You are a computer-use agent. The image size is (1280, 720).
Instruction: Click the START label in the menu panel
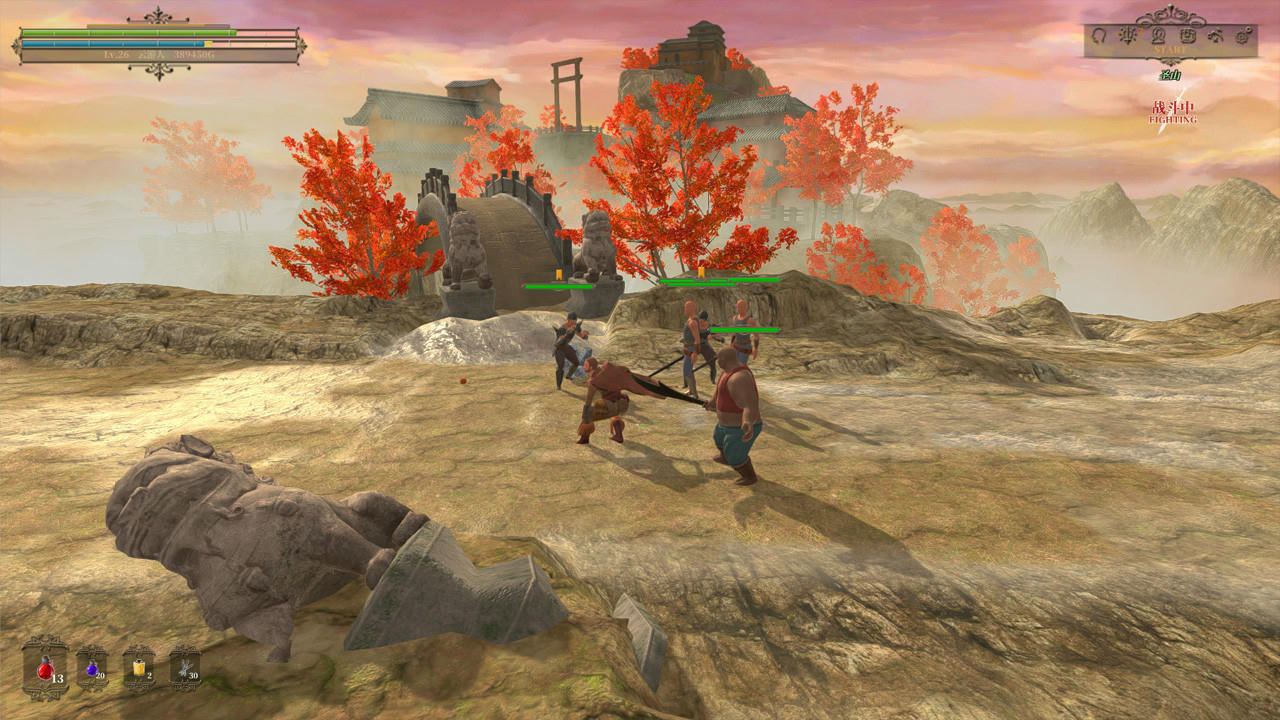point(1170,49)
